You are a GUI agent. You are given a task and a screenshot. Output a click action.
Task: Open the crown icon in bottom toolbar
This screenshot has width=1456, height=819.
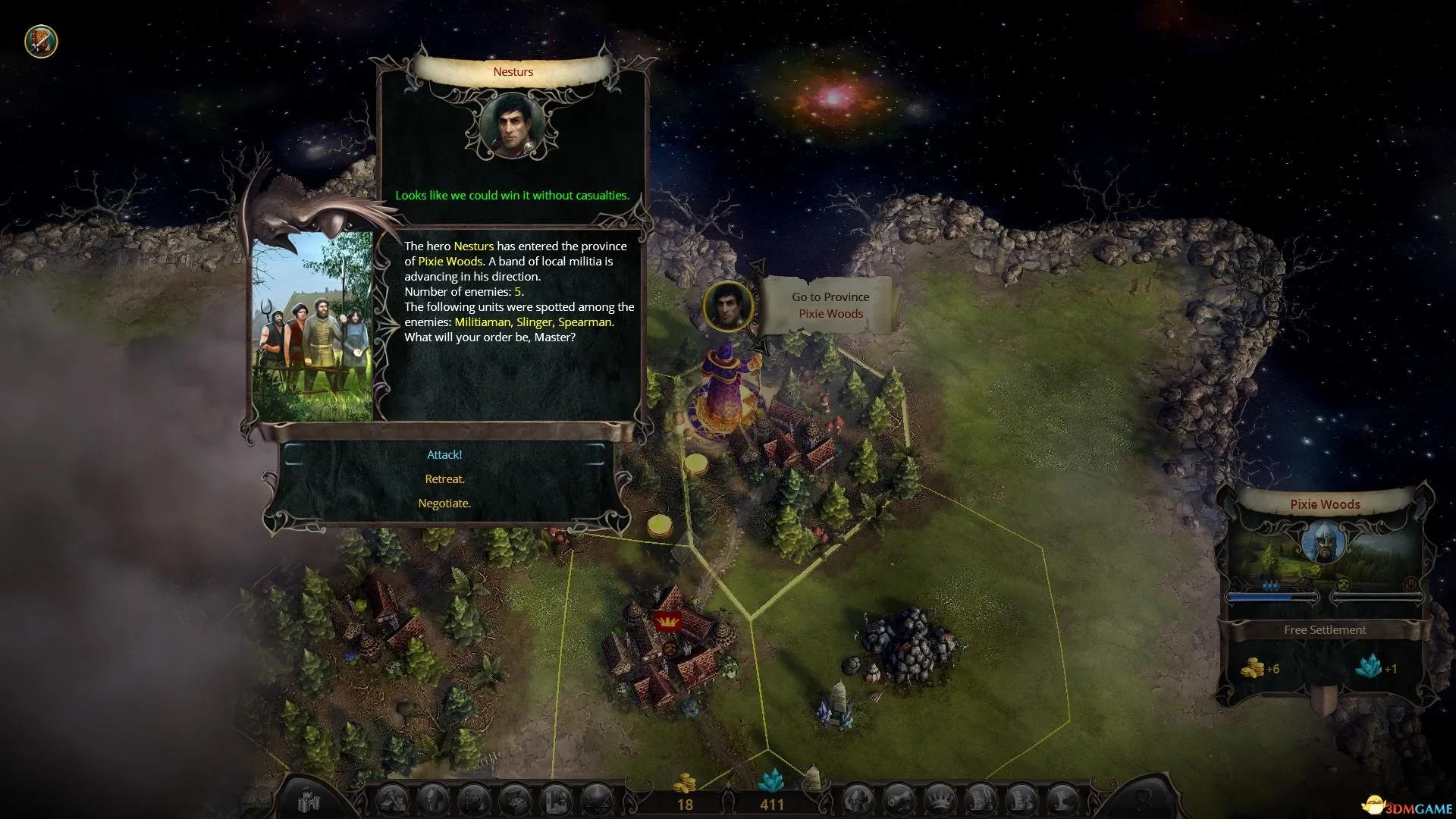[x=940, y=800]
